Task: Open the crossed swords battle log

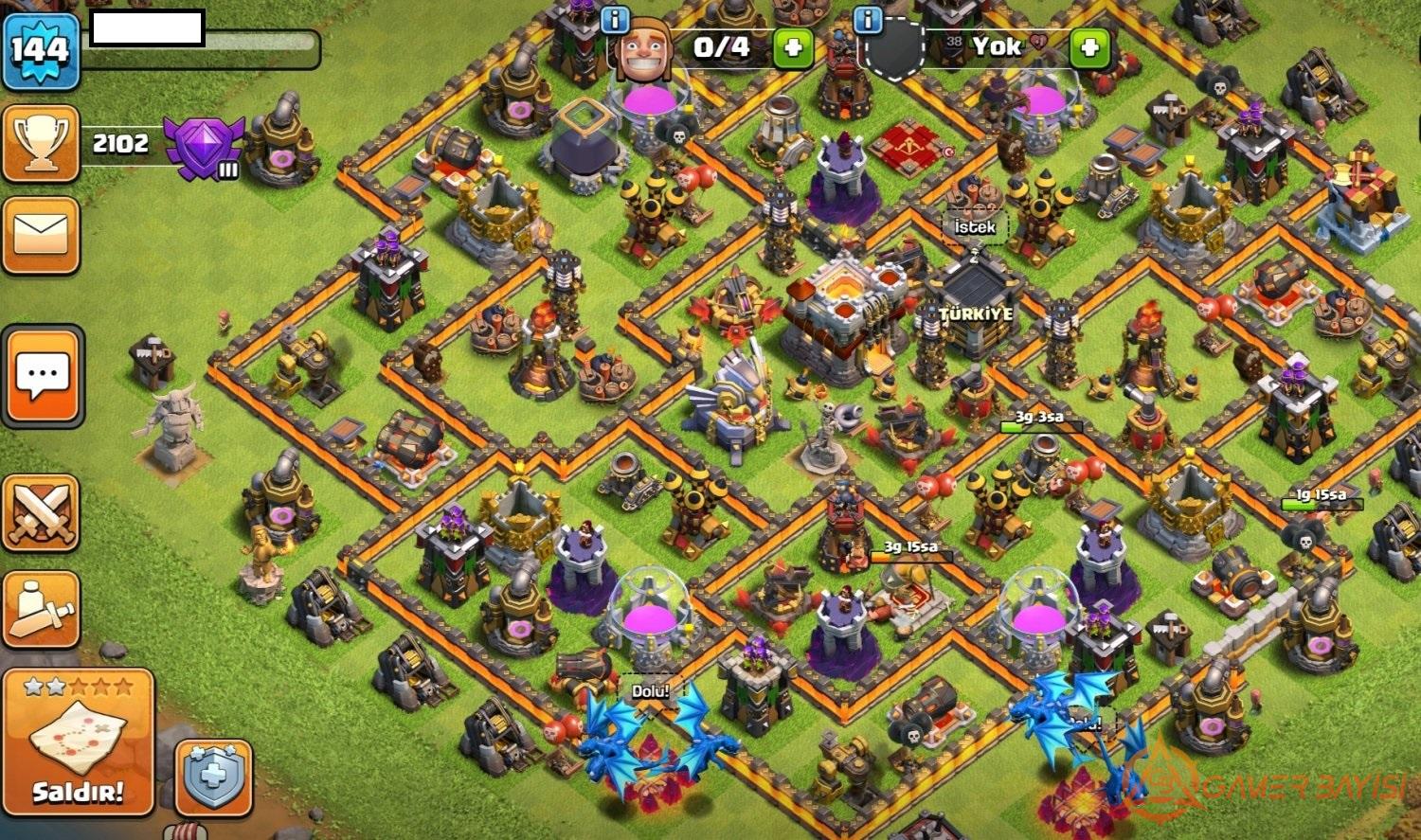Action: point(41,512)
